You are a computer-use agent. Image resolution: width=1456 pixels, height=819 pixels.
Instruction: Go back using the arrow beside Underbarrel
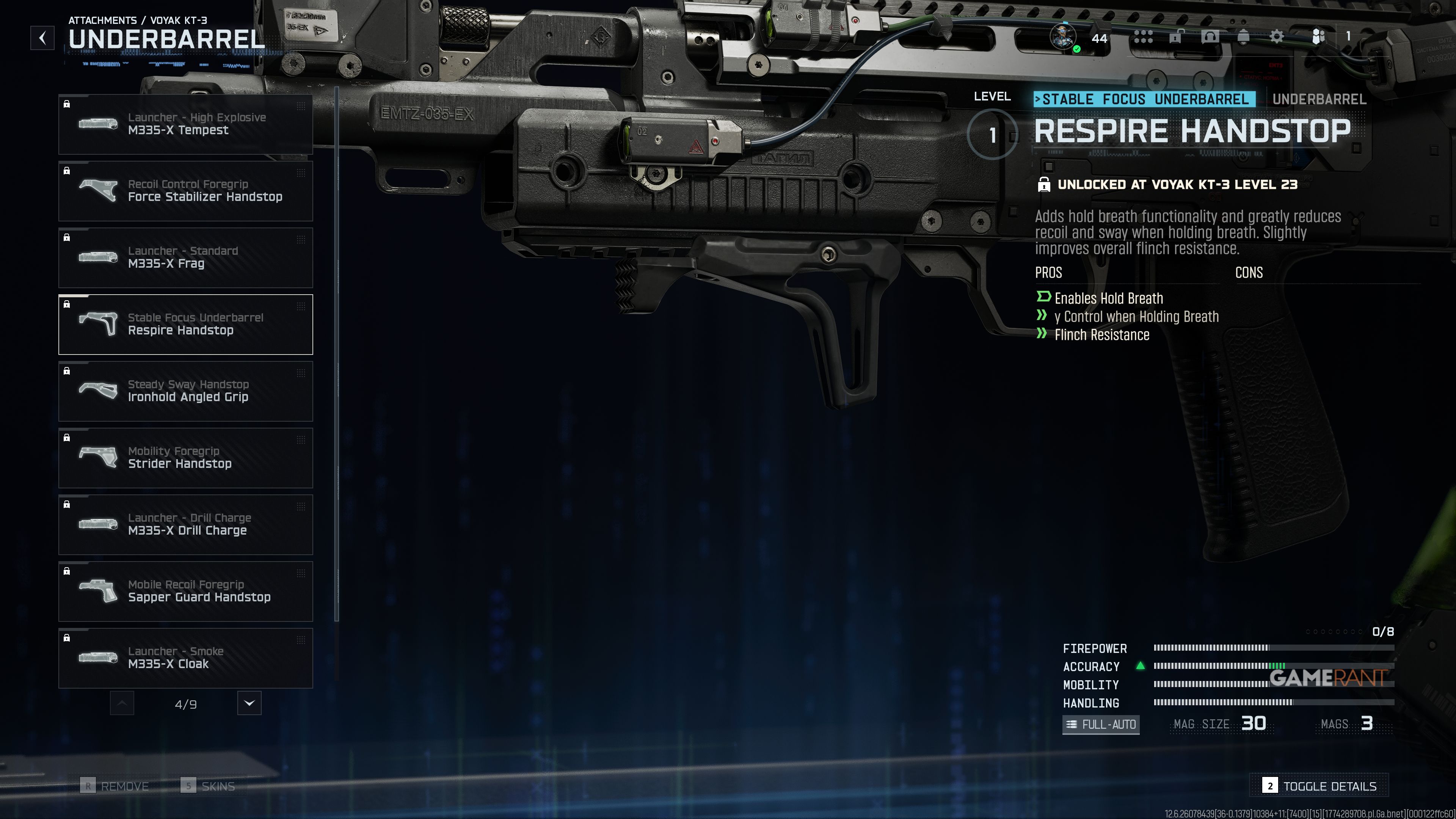click(x=42, y=38)
